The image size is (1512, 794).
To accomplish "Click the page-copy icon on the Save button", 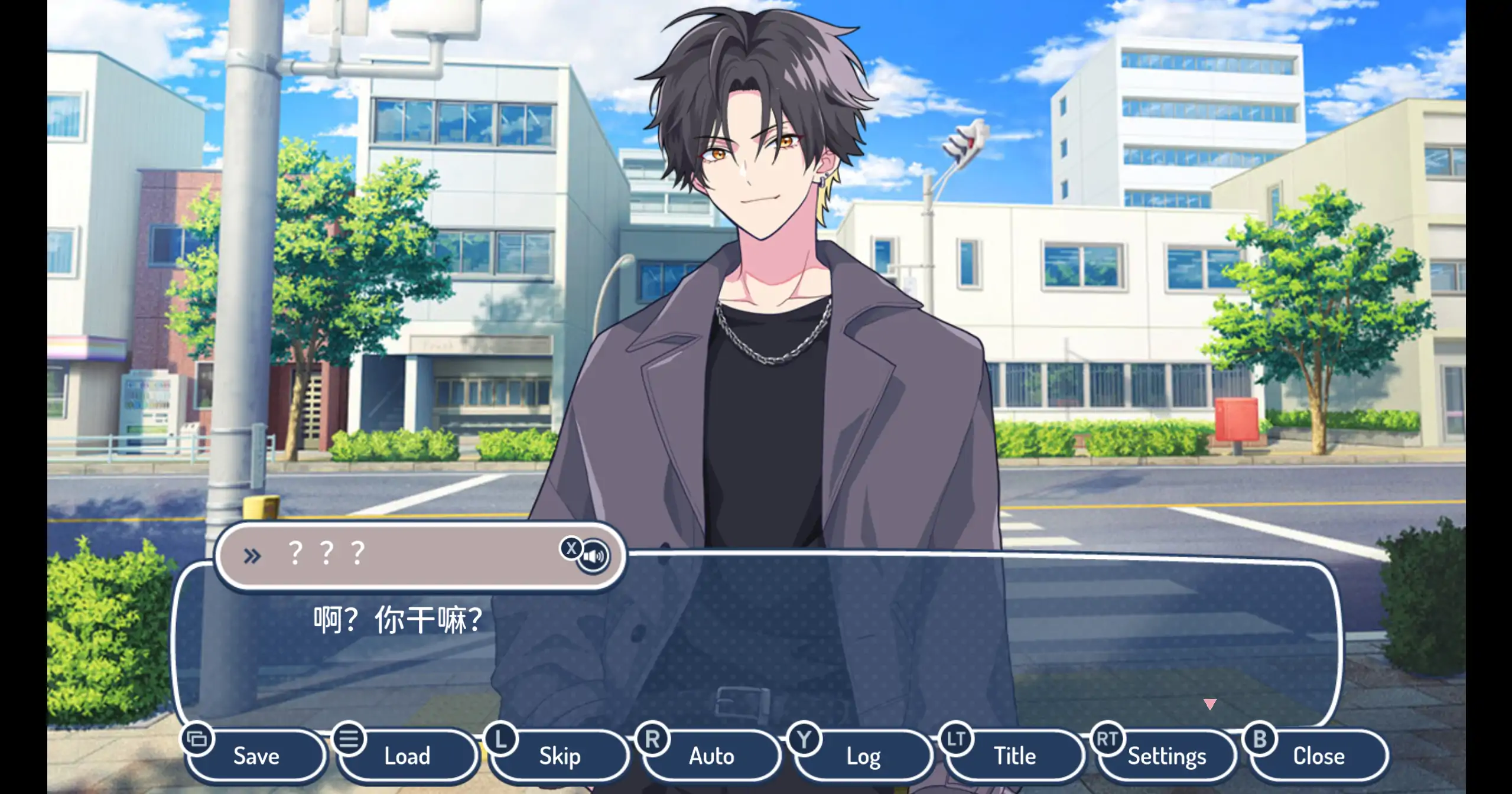I will tap(199, 738).
